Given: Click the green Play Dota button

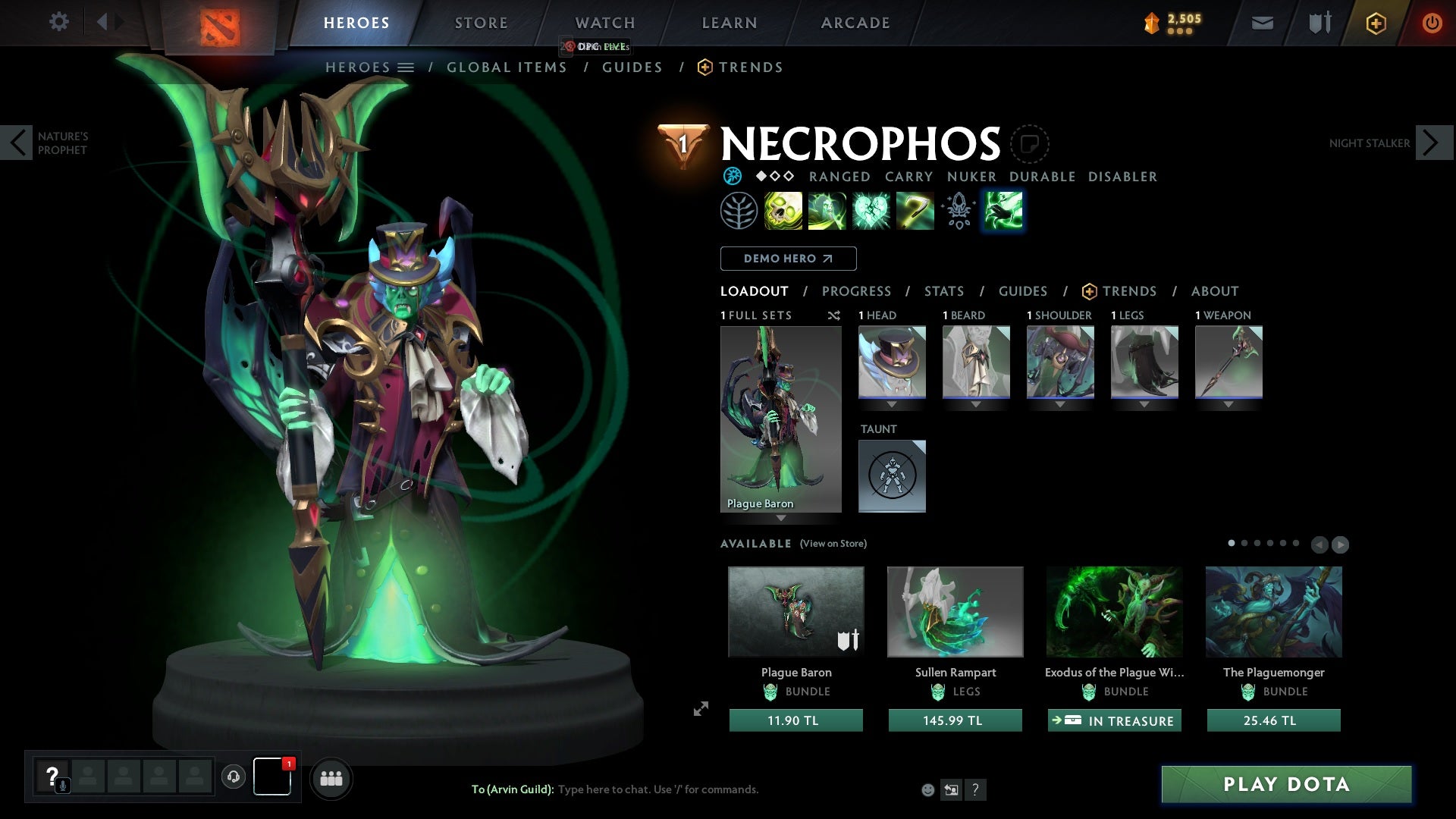Looking at the screenshot, I should (x=1286, y=784).
